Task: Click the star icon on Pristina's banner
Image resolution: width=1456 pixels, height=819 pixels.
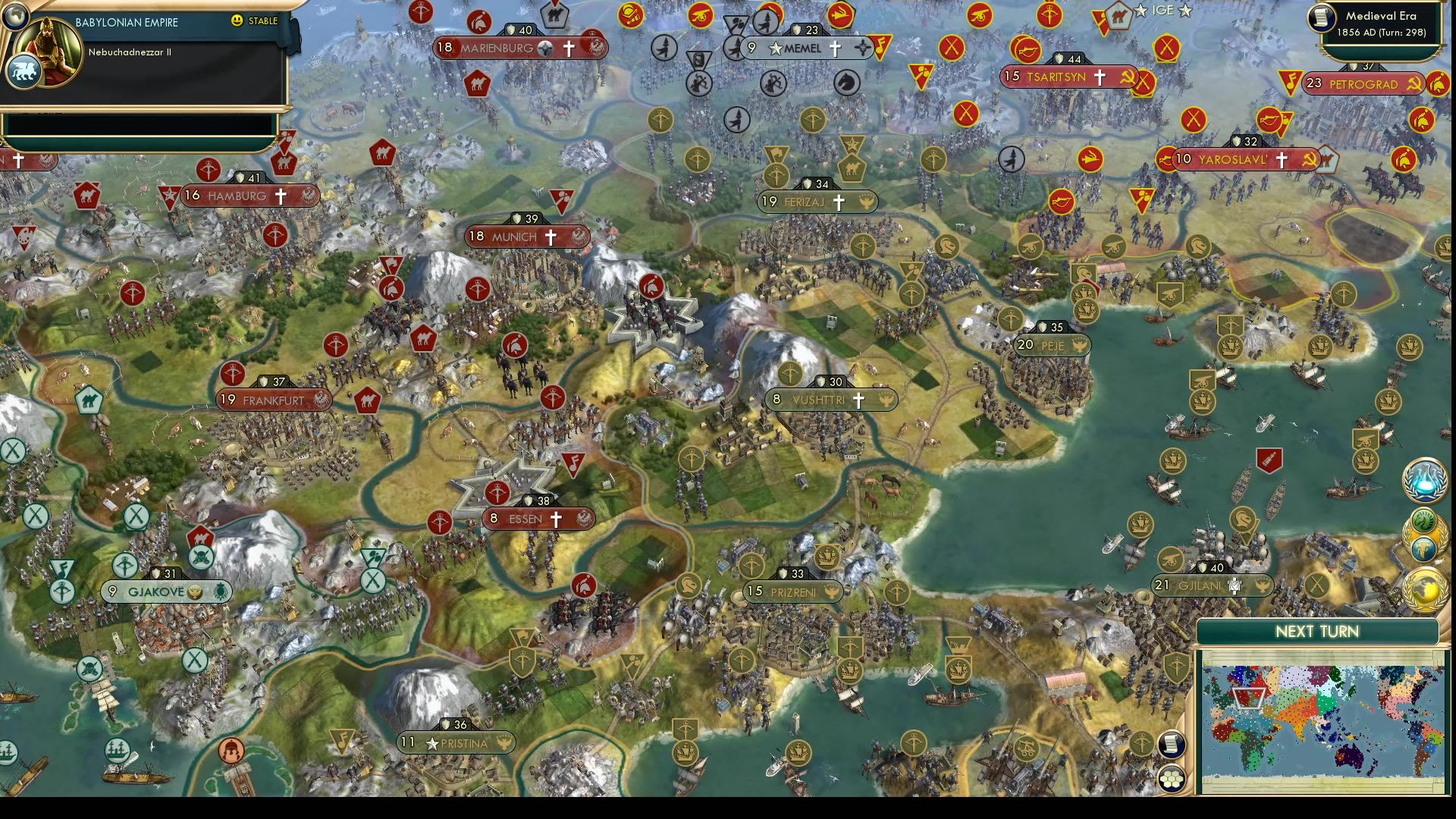Action: (431, 744)
